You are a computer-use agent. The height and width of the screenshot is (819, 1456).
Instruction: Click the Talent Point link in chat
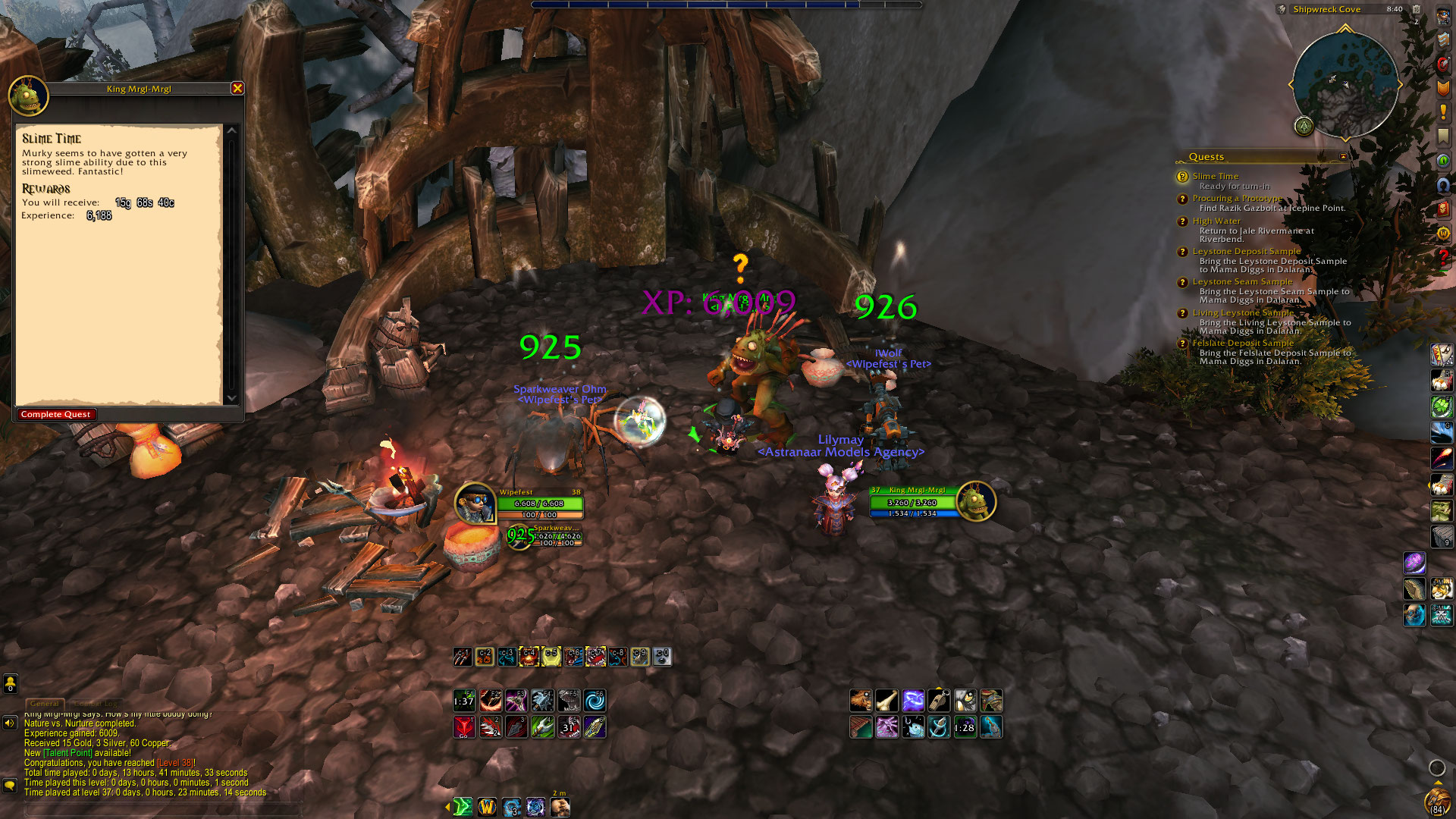(x=67, y=753)
